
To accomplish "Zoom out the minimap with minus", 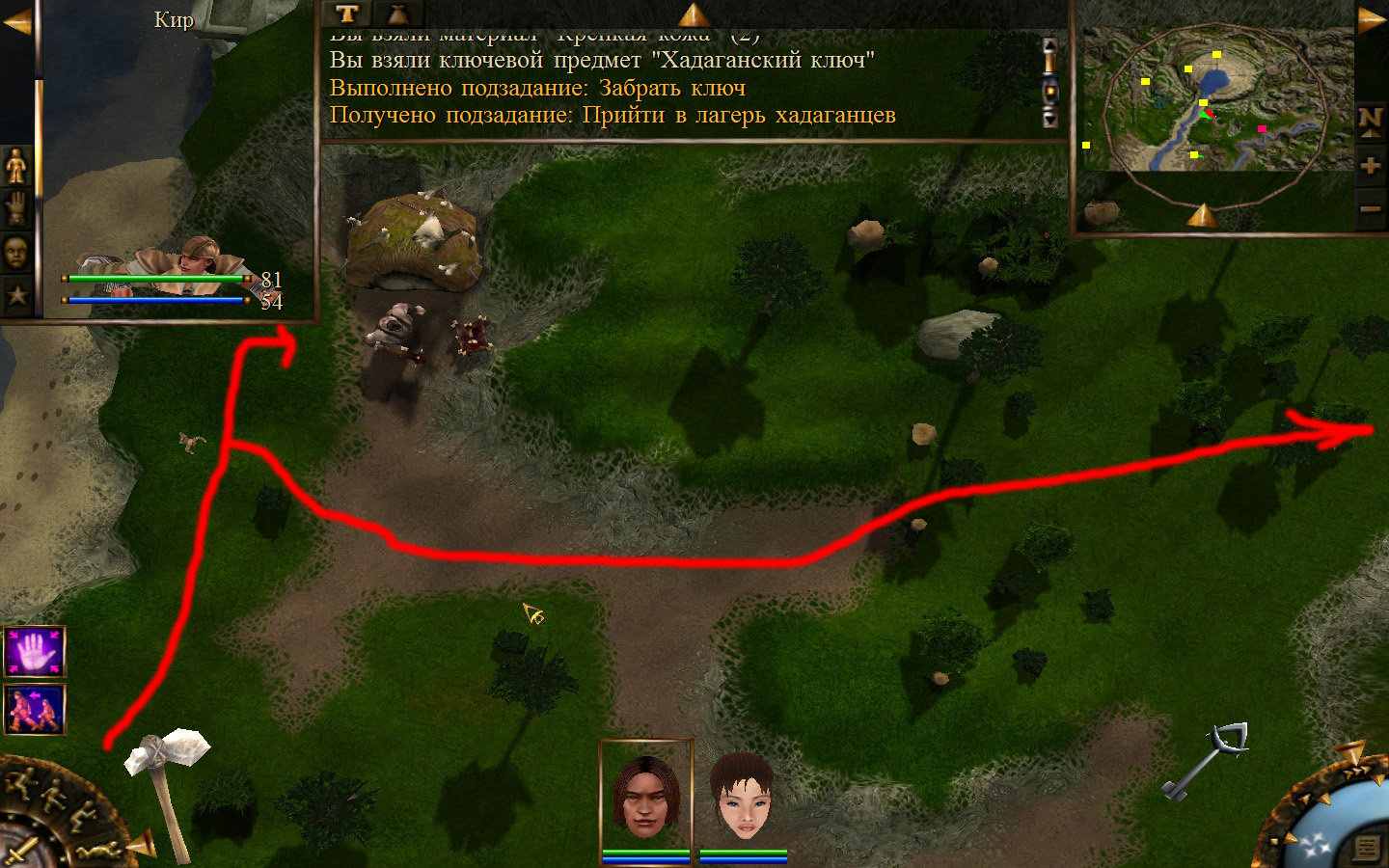I will click(x=1371, y=208).
